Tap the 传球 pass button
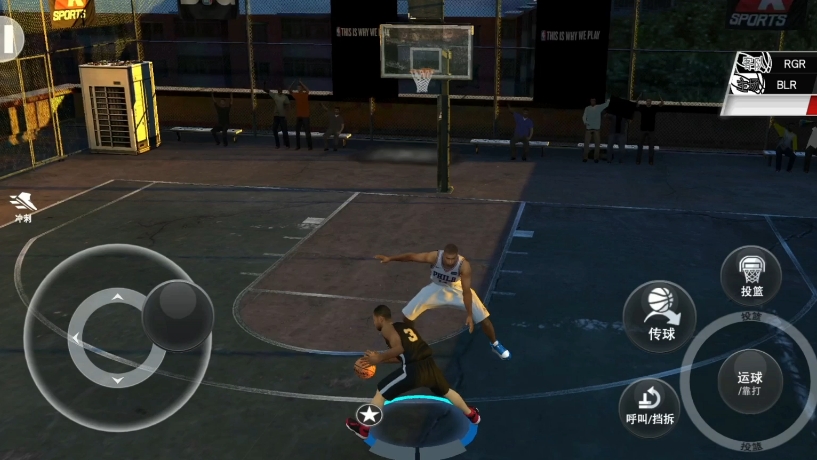Viewport: 817px width, 460px height. [x=659, y=315]
